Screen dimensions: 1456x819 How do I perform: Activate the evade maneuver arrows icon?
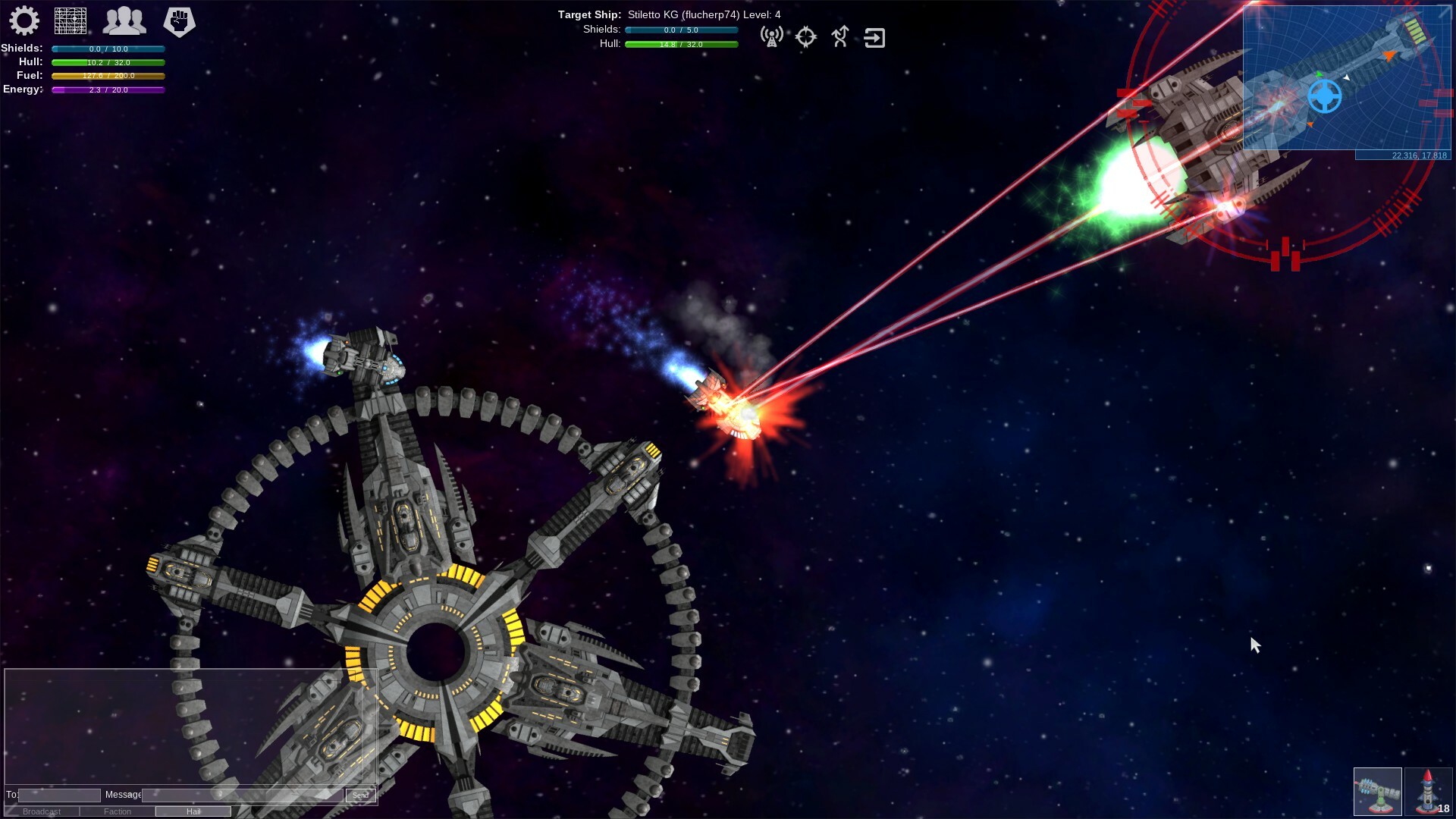pyautogui.click(x=840, y=37)
